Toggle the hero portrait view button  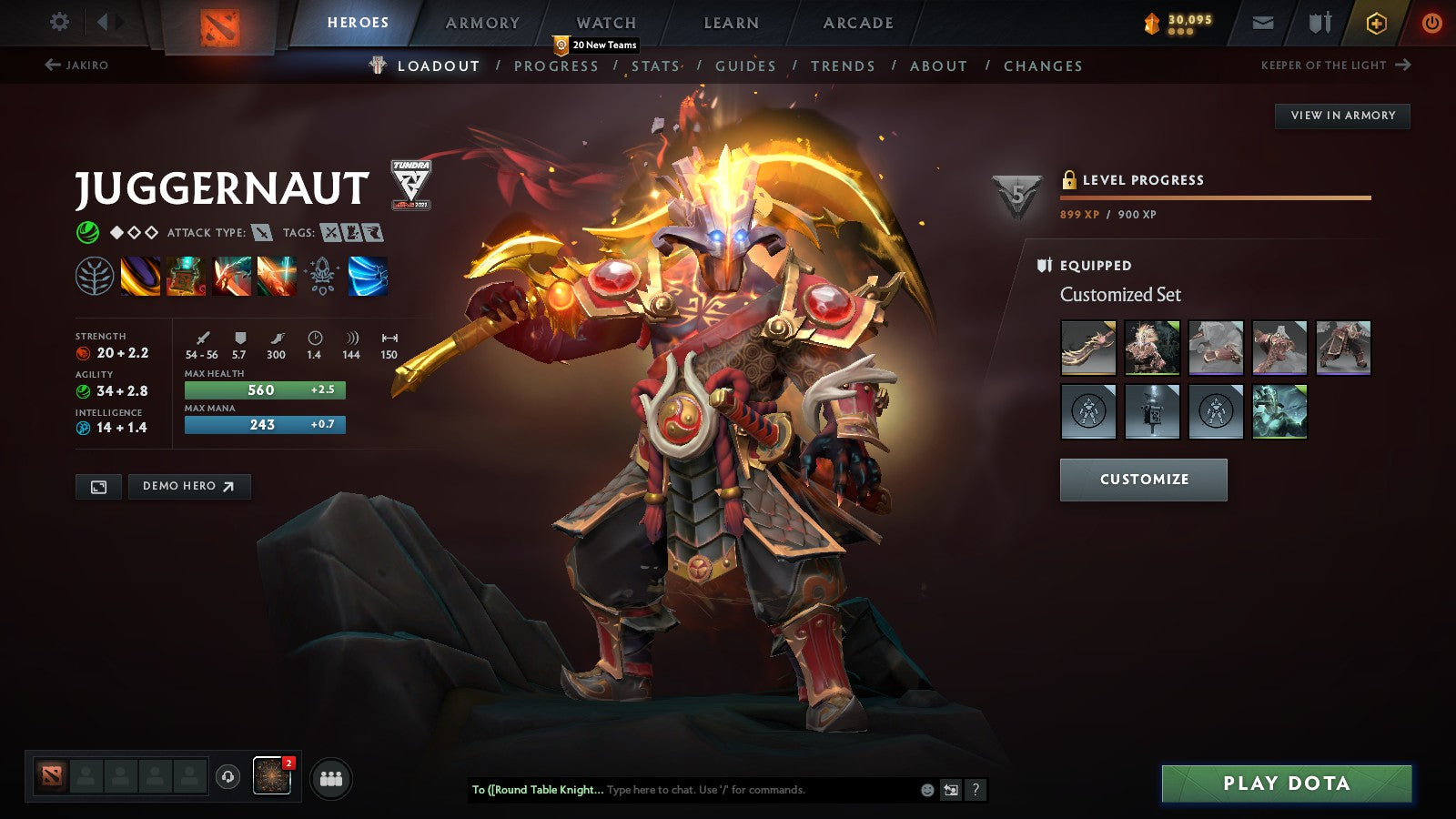98,487
